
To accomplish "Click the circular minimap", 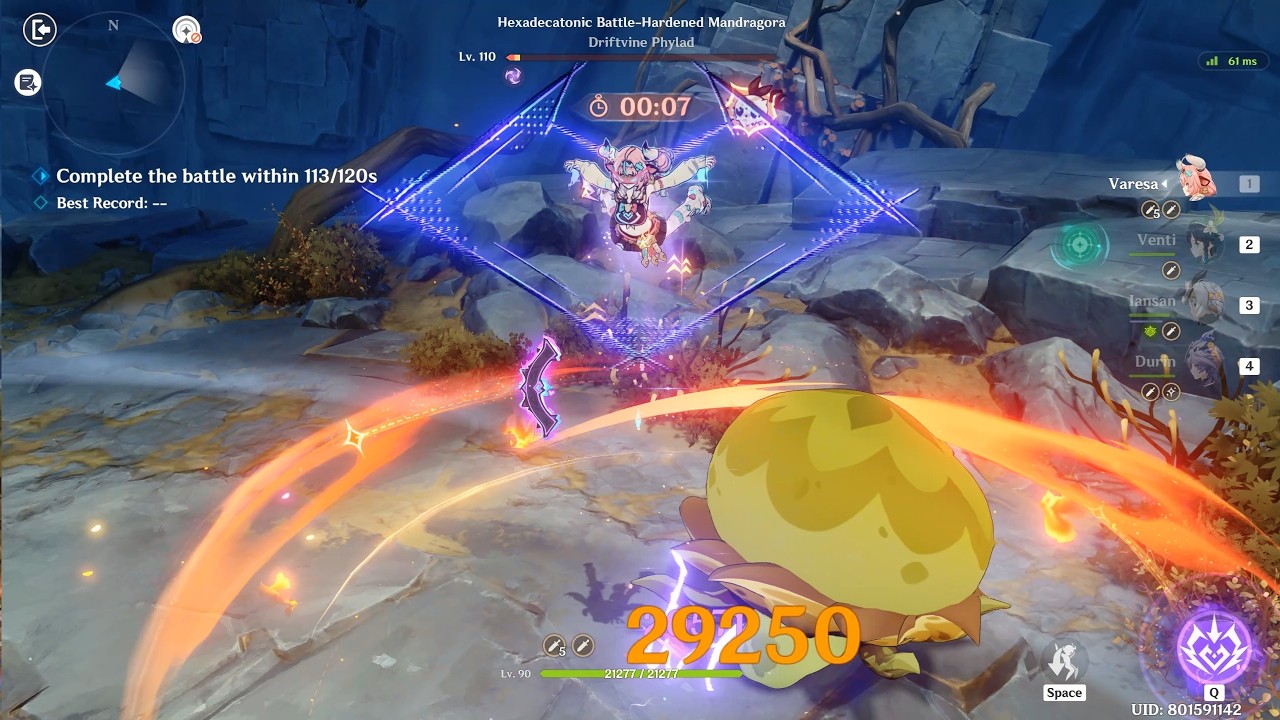I will (x=113, y=84).
